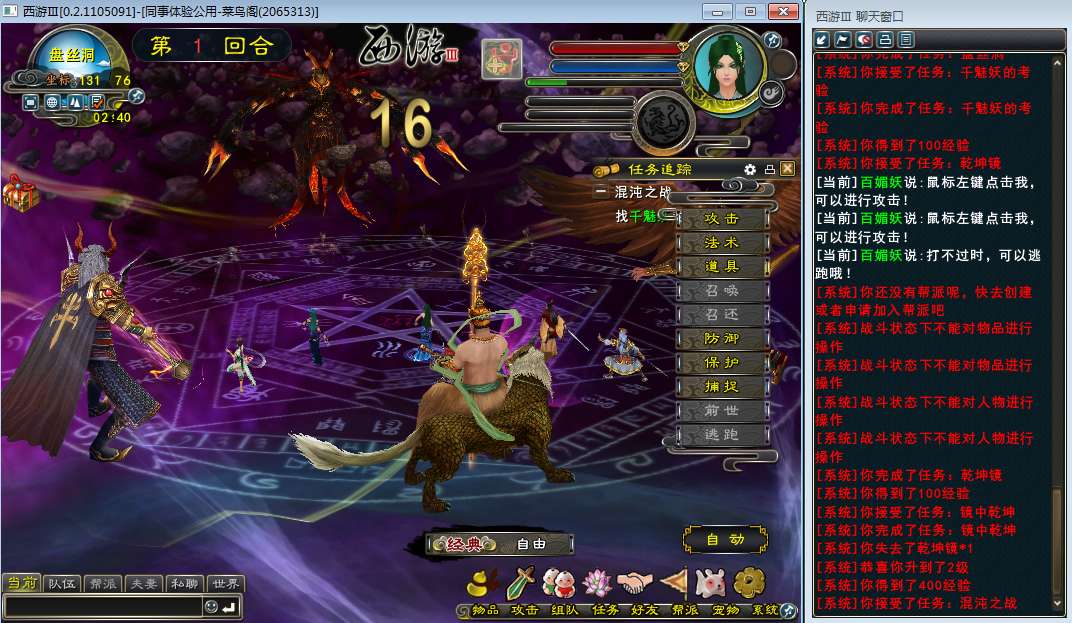Switch to the 队伍 chat tab
This screenshot has height=623, width=1072.
click(62, 584)
